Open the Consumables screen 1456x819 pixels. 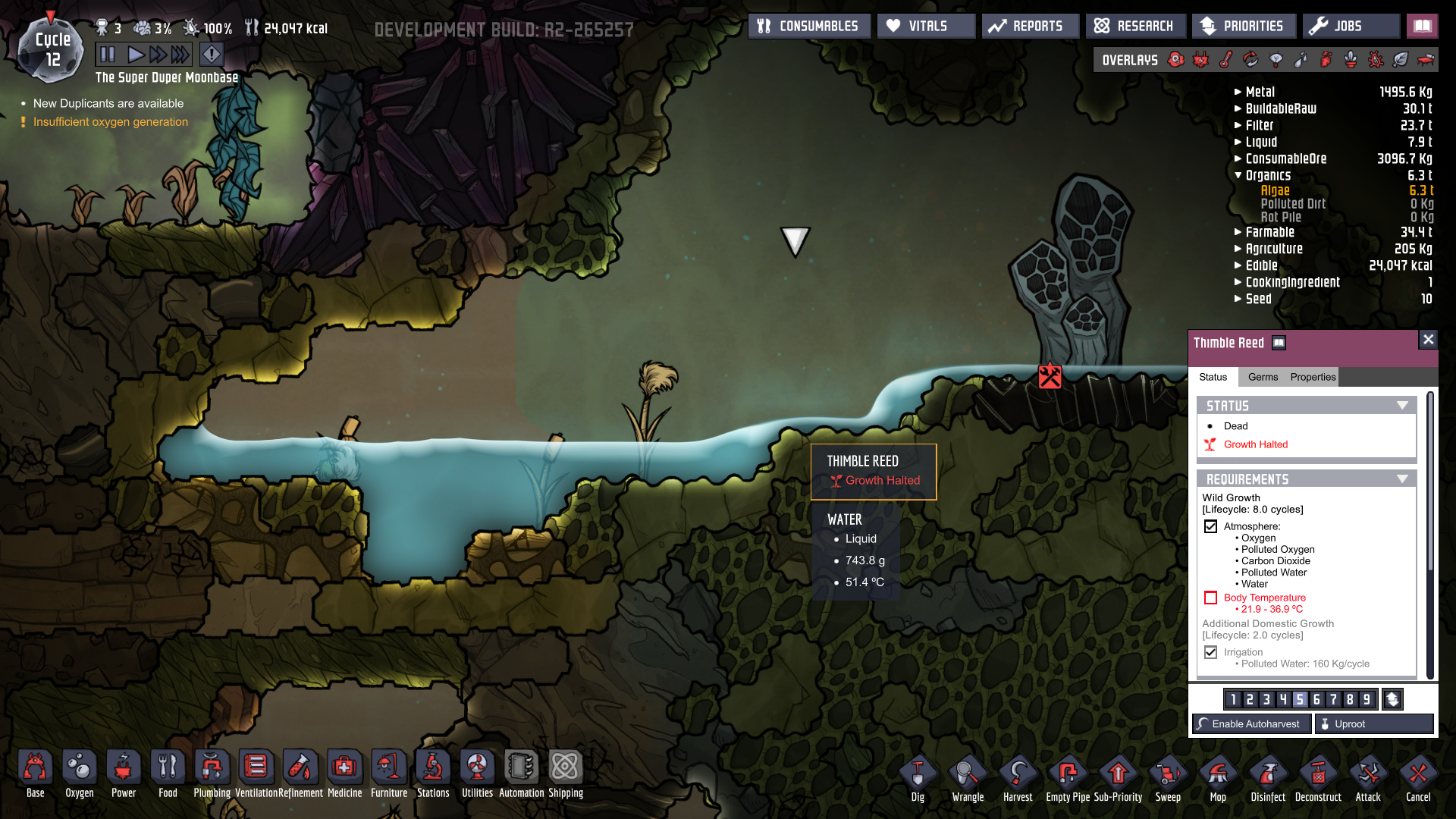point(808,26)
